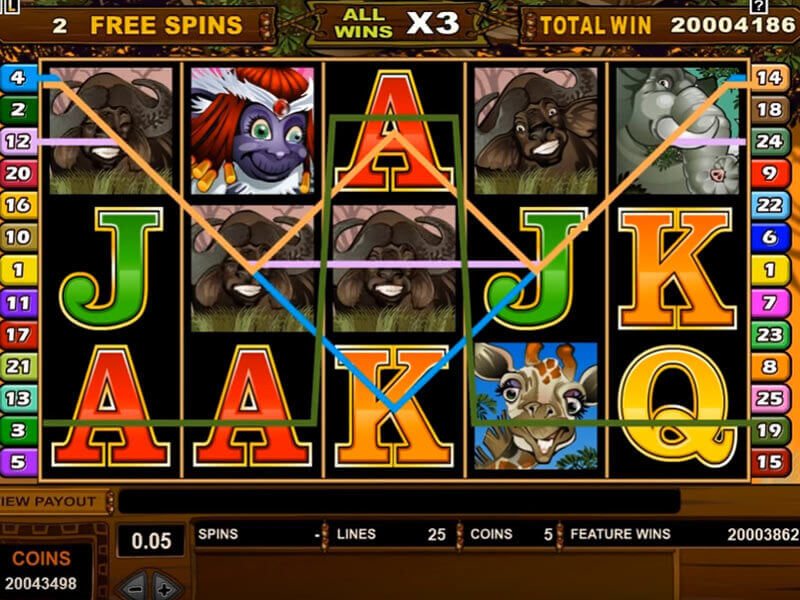Select payline number 6 marker

(768, 237)
